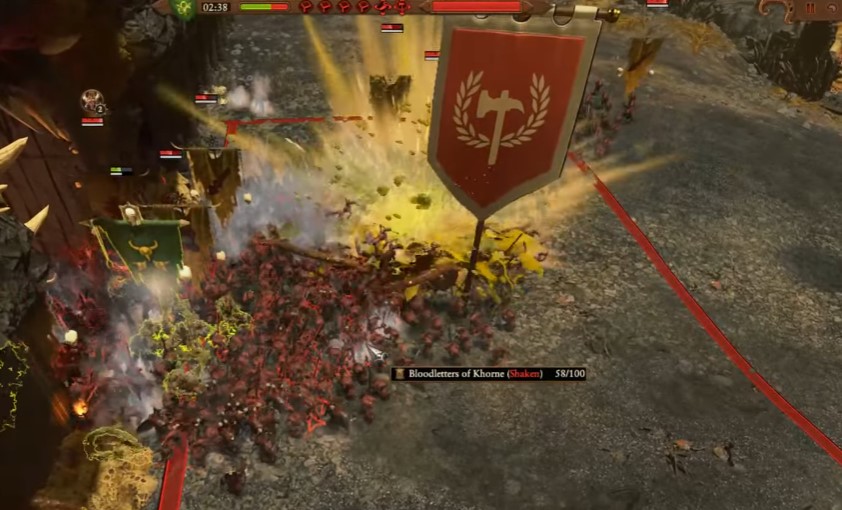The height and width of the screenshot is (510, 842).
Task: Select the green bull-skull unit banner
Action: (x=140, y=244)
